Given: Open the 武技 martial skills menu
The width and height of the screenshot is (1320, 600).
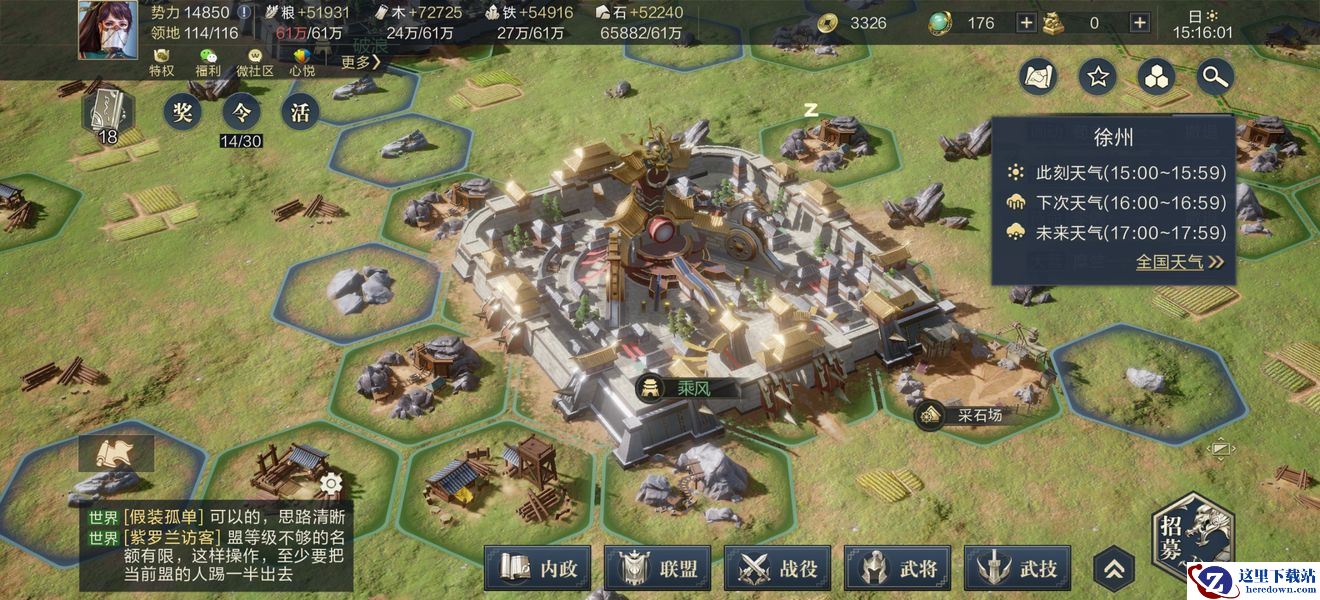Looking at the screenshot, I should click(x=1017, y=568).
